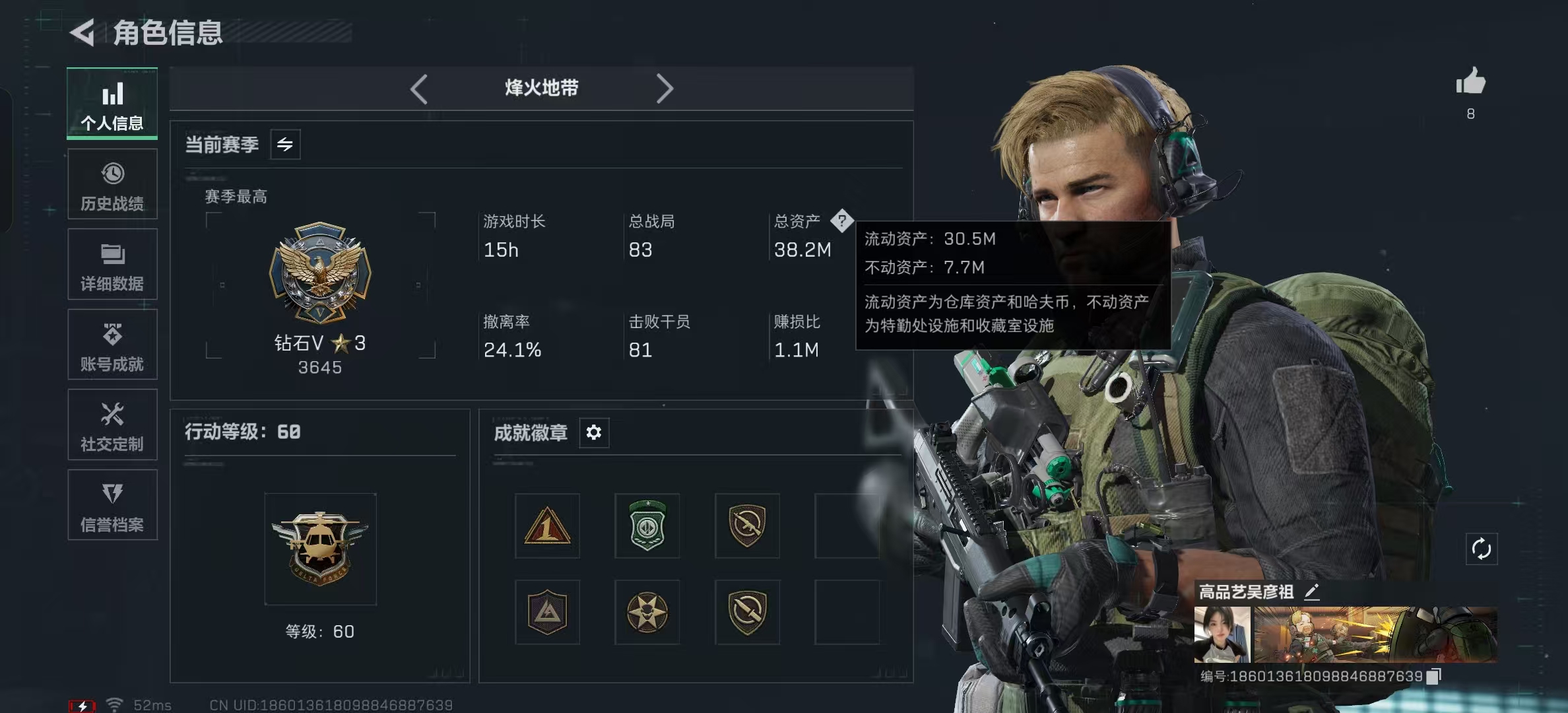
Task: Switch to the previous game mode with the left arrow
Action: [x=419, y=89]
